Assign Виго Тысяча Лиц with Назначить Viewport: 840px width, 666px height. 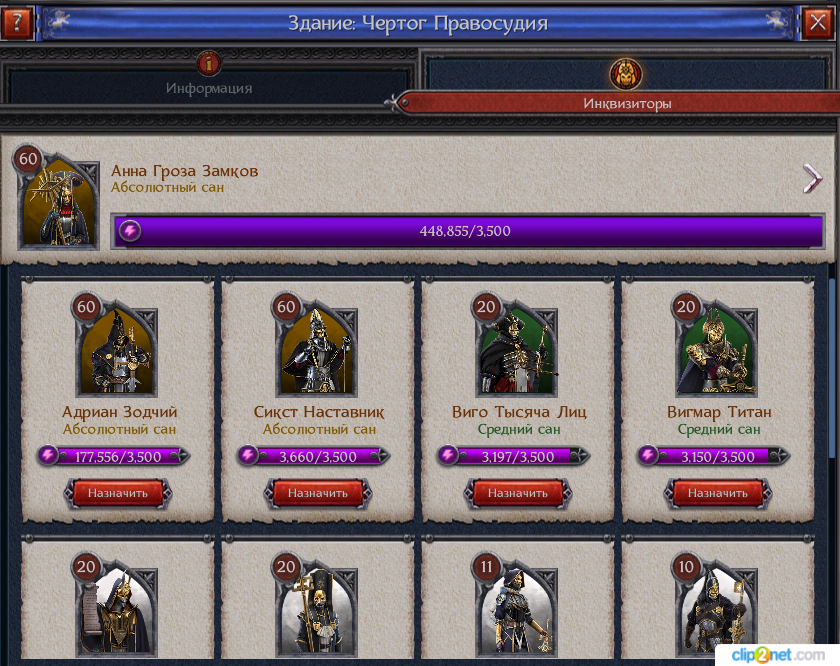pyautogui.click(x=518, y=493)
